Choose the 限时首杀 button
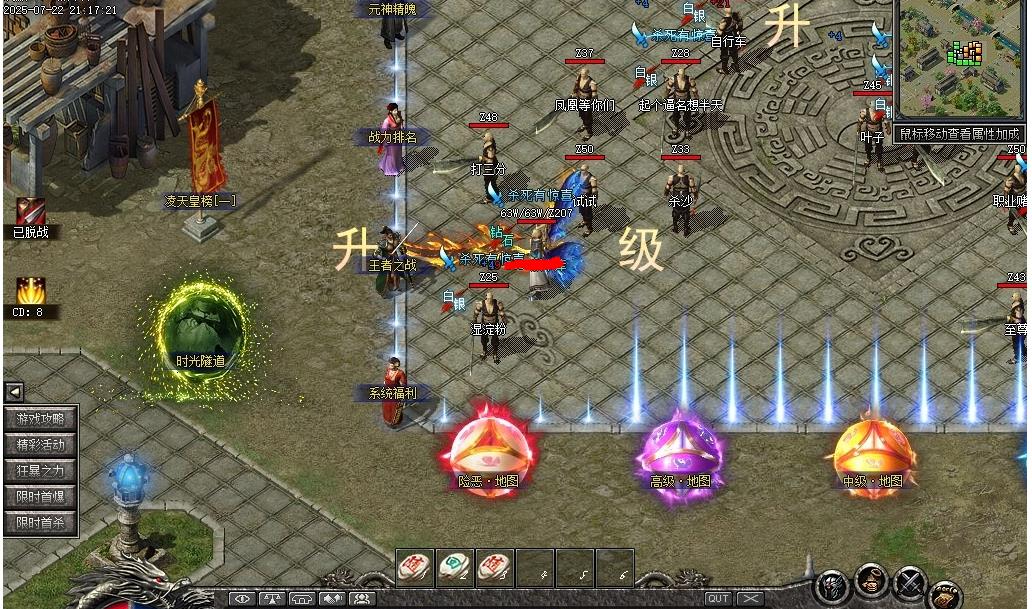This screenshot has width=1032, height=609. 40,523
